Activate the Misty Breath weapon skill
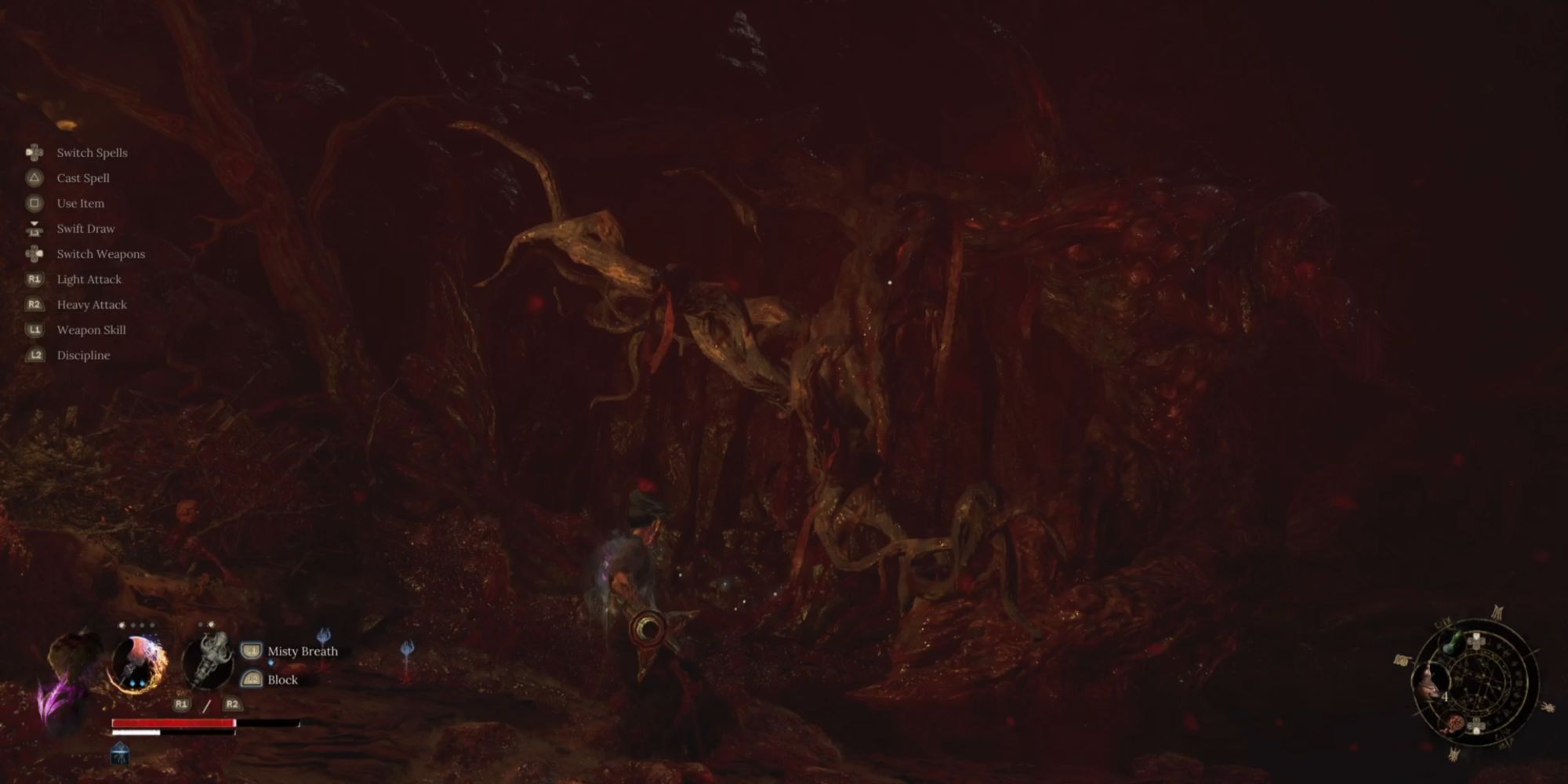1568x784 pixels. point(302,651)
